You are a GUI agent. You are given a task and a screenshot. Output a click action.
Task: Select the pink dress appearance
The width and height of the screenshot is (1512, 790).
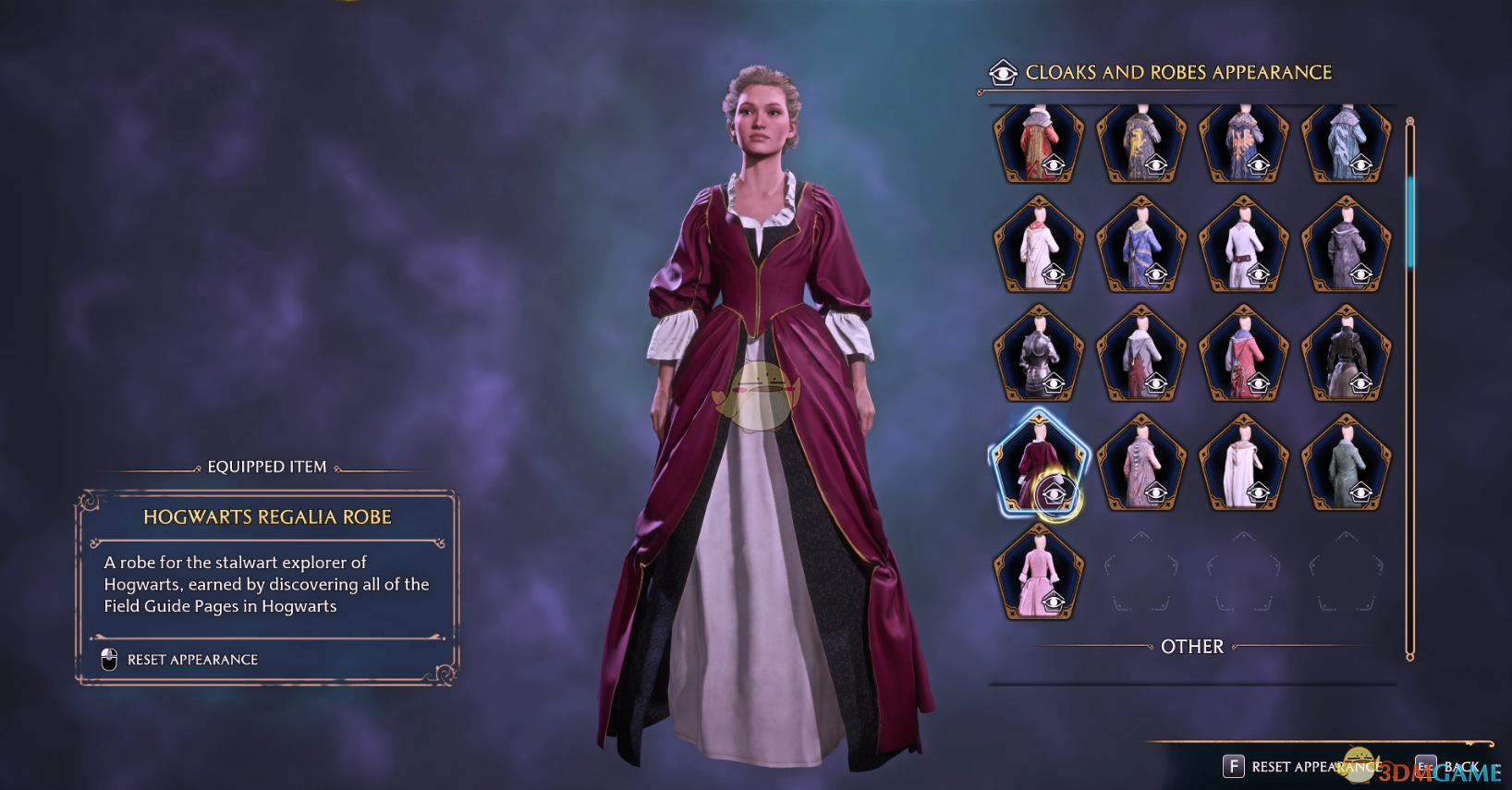[x=1039, y=573]
